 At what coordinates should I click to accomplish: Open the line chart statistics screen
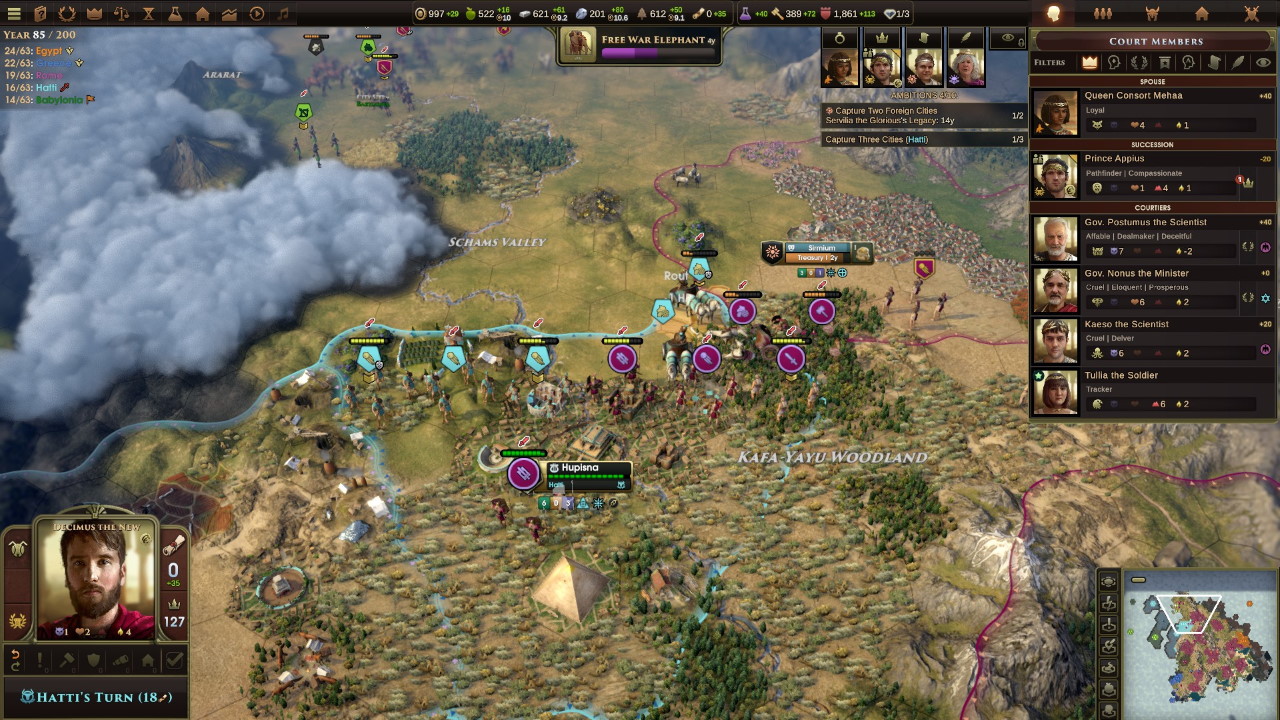[x=229, y=14]
